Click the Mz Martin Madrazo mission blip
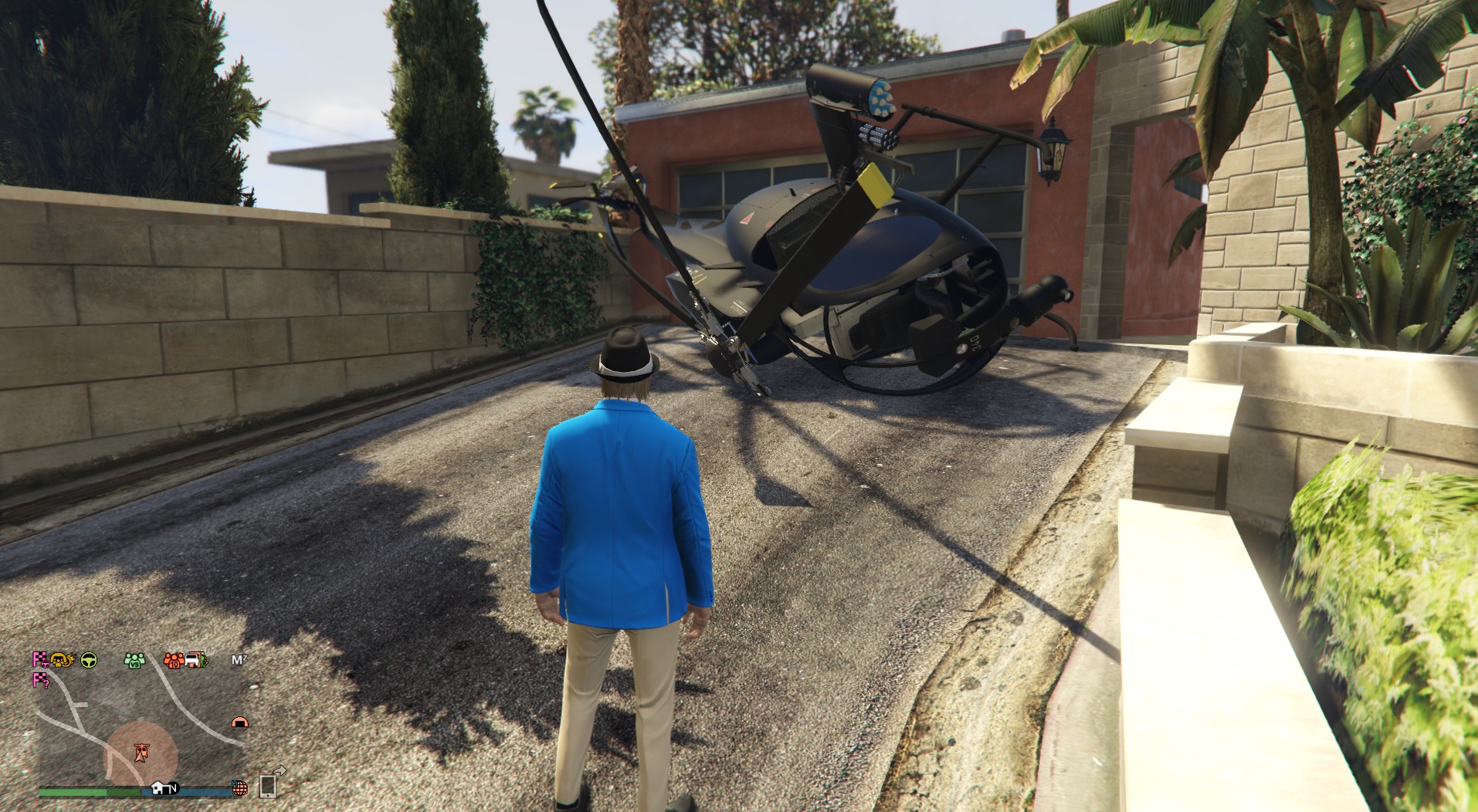 coord(239,658)
